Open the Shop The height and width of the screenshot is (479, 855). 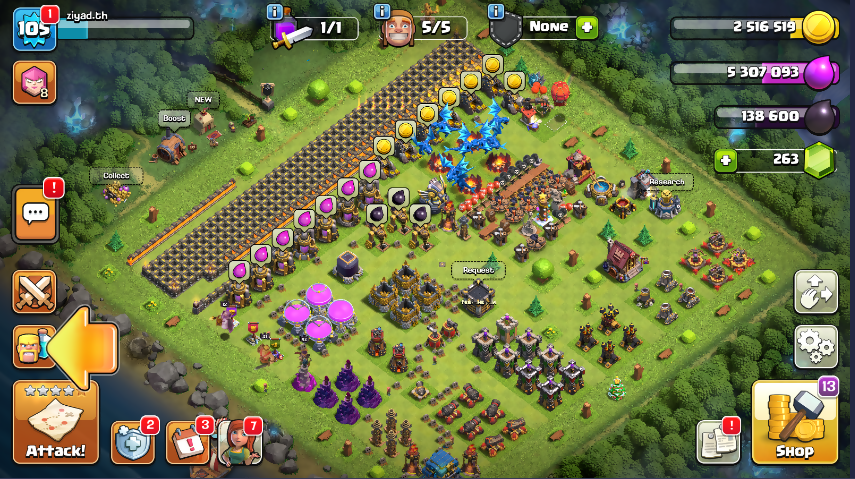tap(793, 422)
